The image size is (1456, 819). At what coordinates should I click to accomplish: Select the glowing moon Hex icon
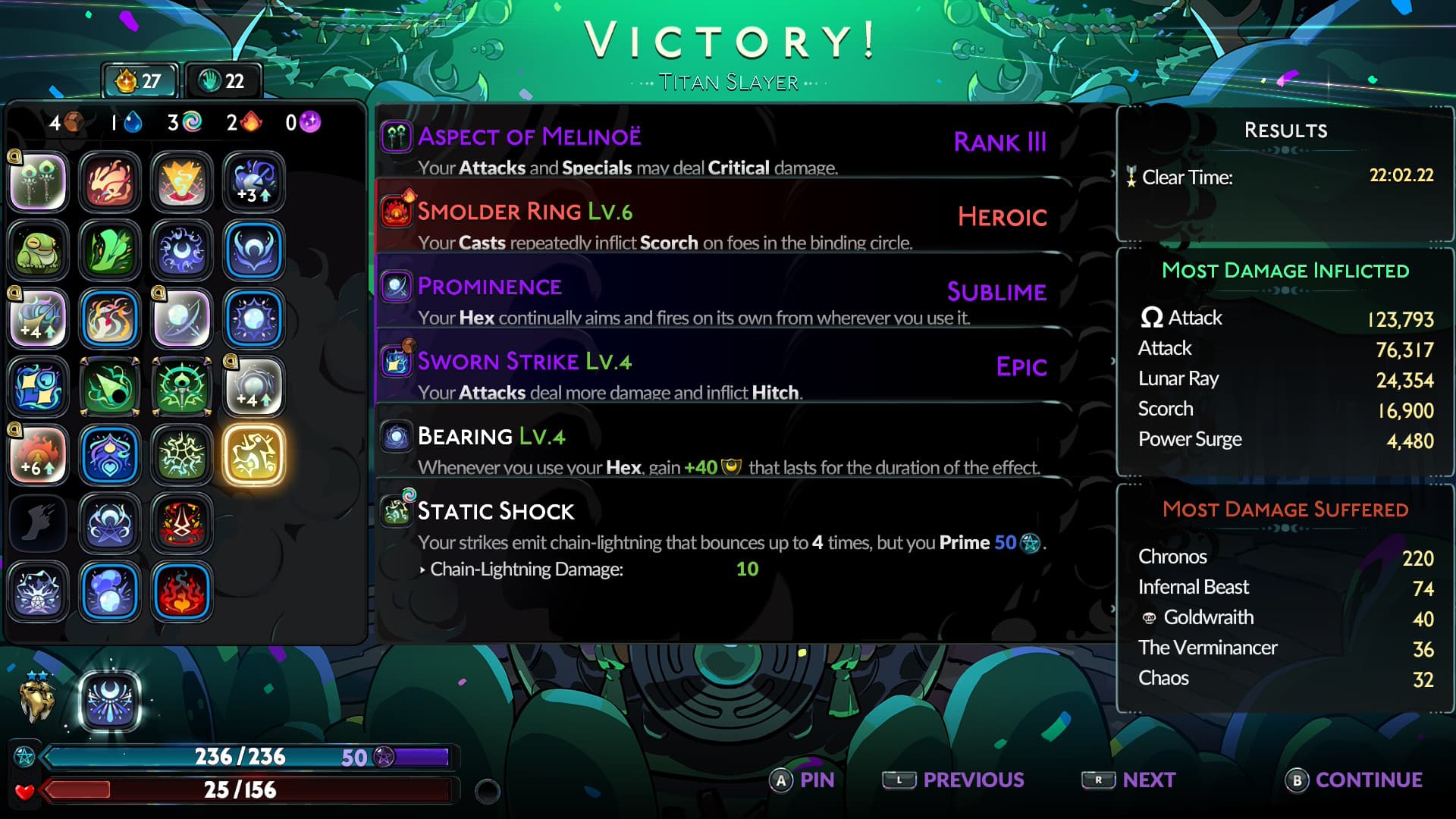(x=110, y=701)
